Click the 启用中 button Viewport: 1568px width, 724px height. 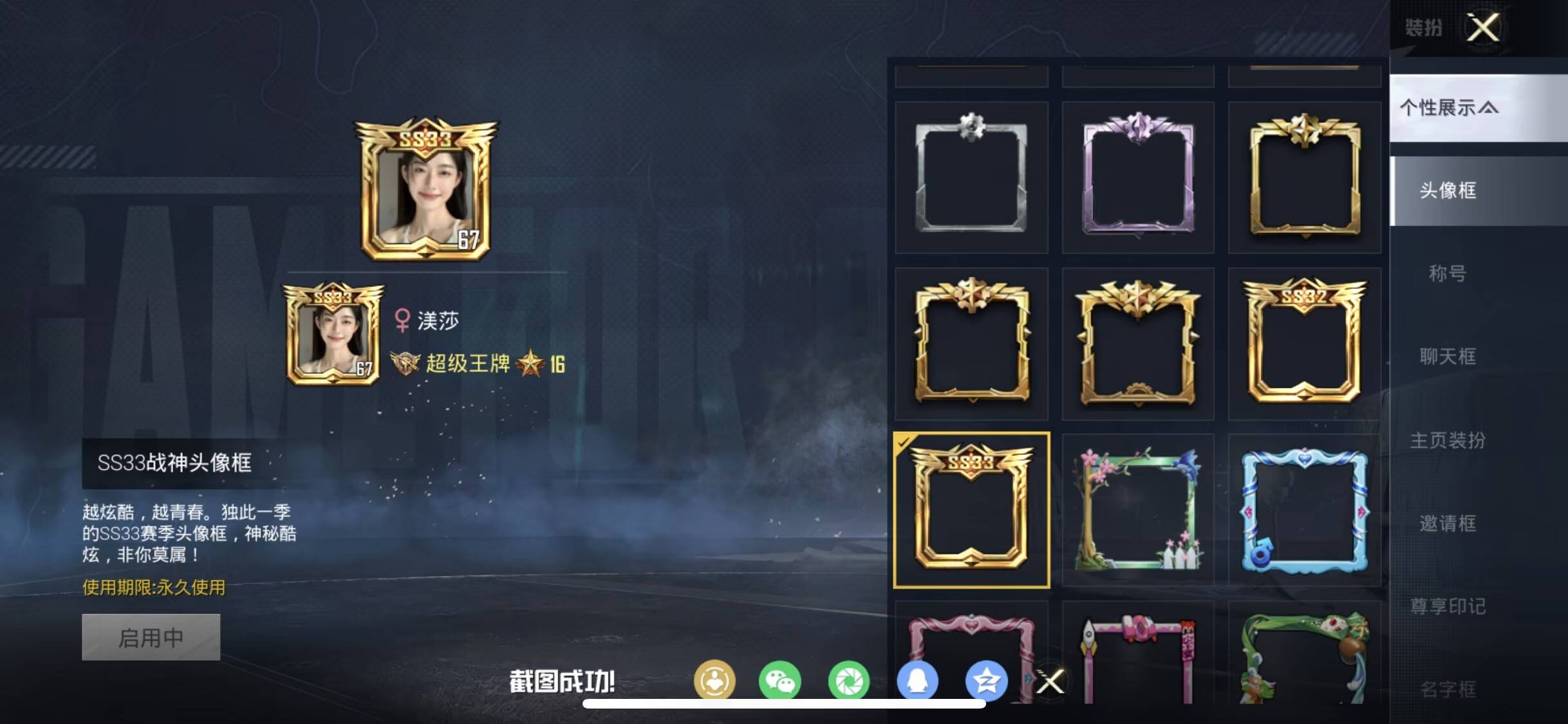coord(150,636)
